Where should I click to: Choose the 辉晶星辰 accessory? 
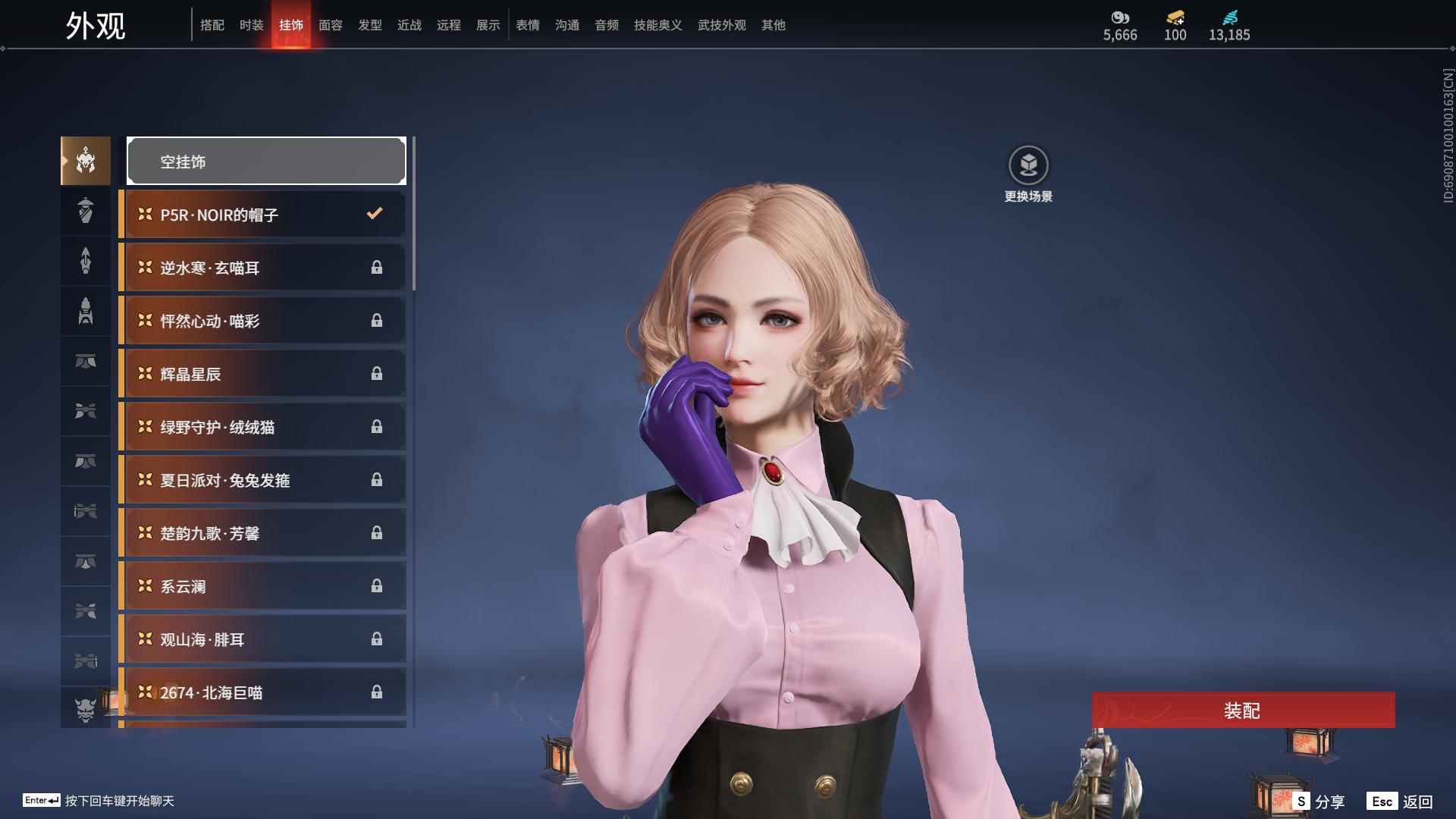point(263,374)
